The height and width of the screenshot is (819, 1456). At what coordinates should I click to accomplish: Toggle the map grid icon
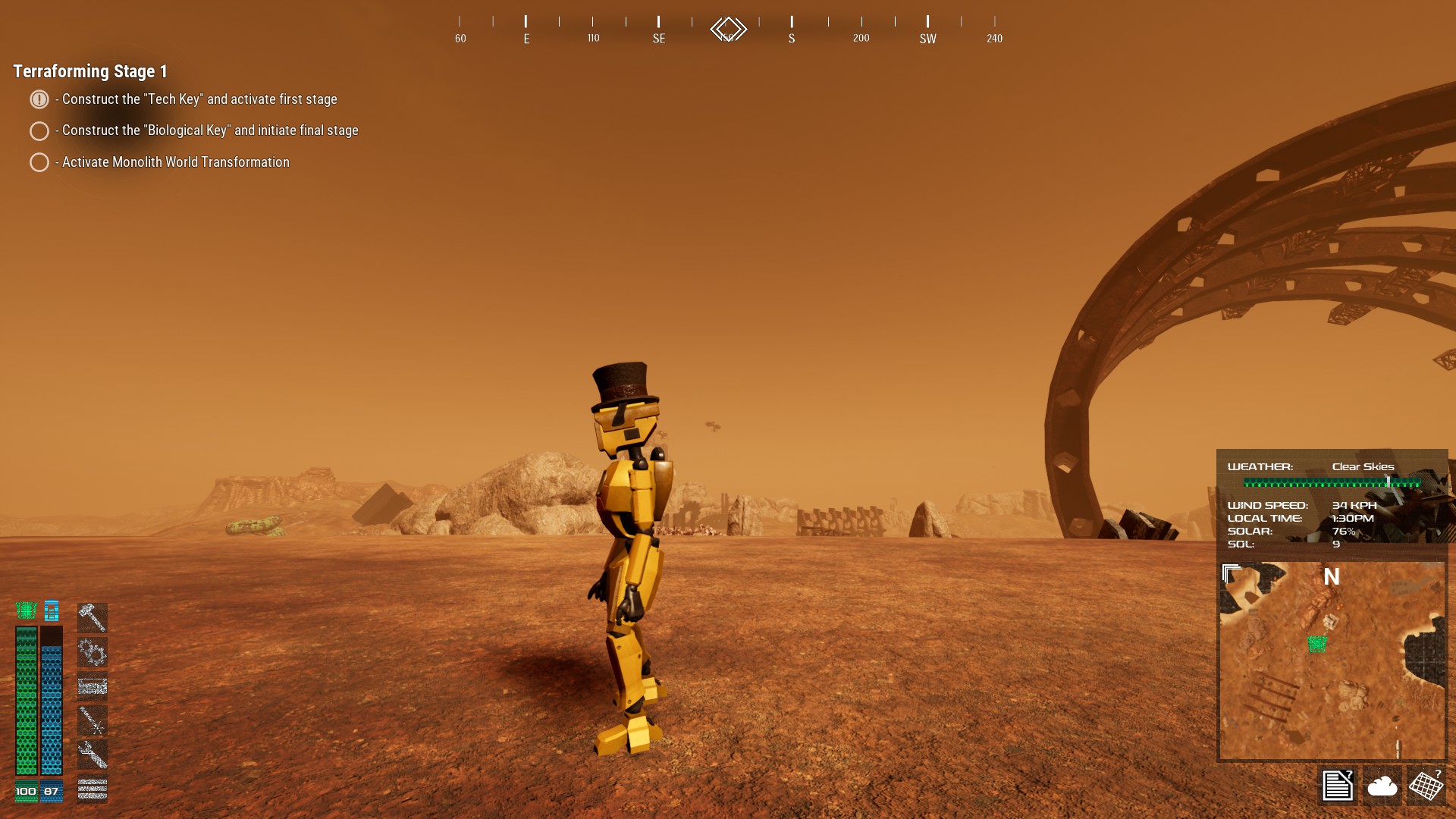pos(1426,786)
